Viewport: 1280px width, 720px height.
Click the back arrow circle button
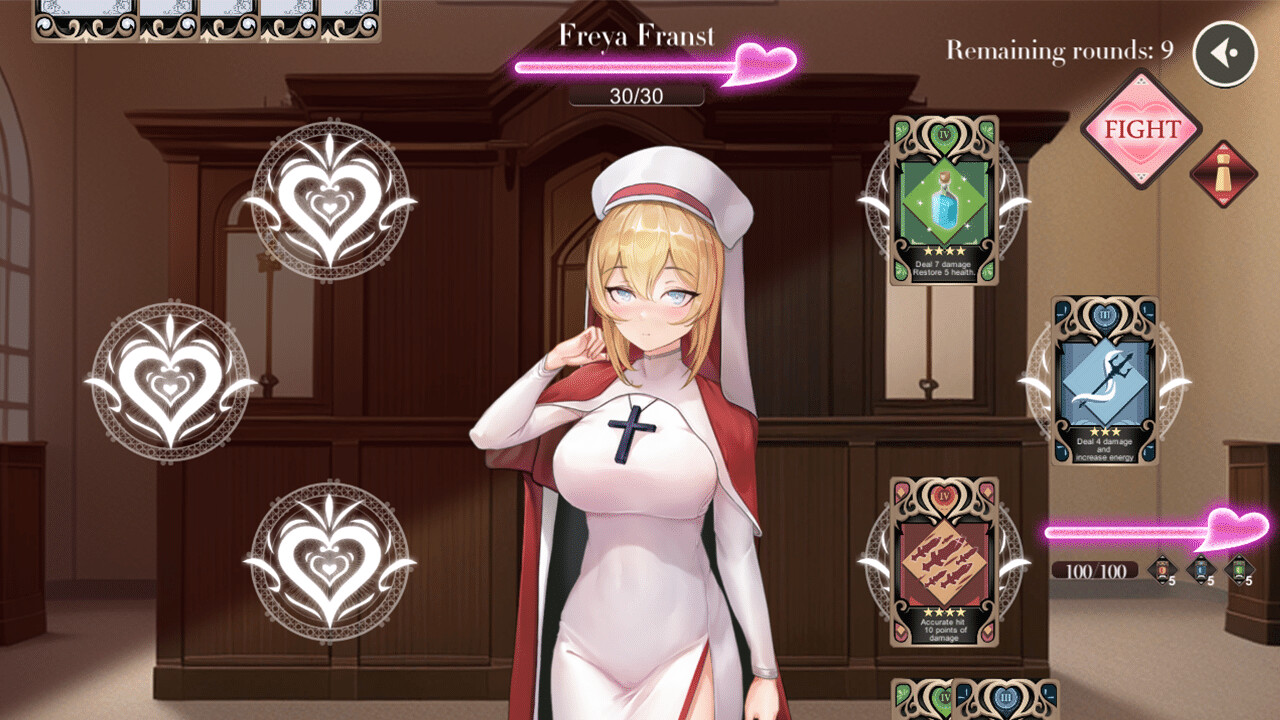click(x=1226, y=52)
